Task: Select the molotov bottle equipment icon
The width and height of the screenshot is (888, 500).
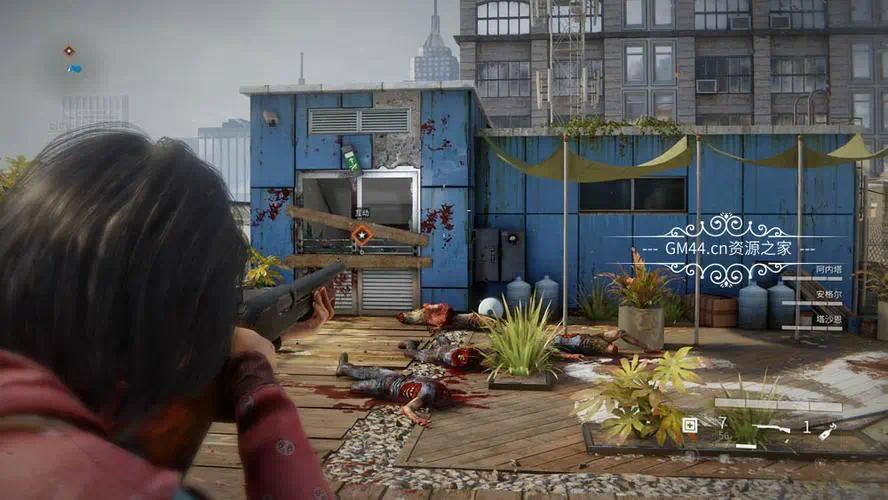Action: click(826, 431)
